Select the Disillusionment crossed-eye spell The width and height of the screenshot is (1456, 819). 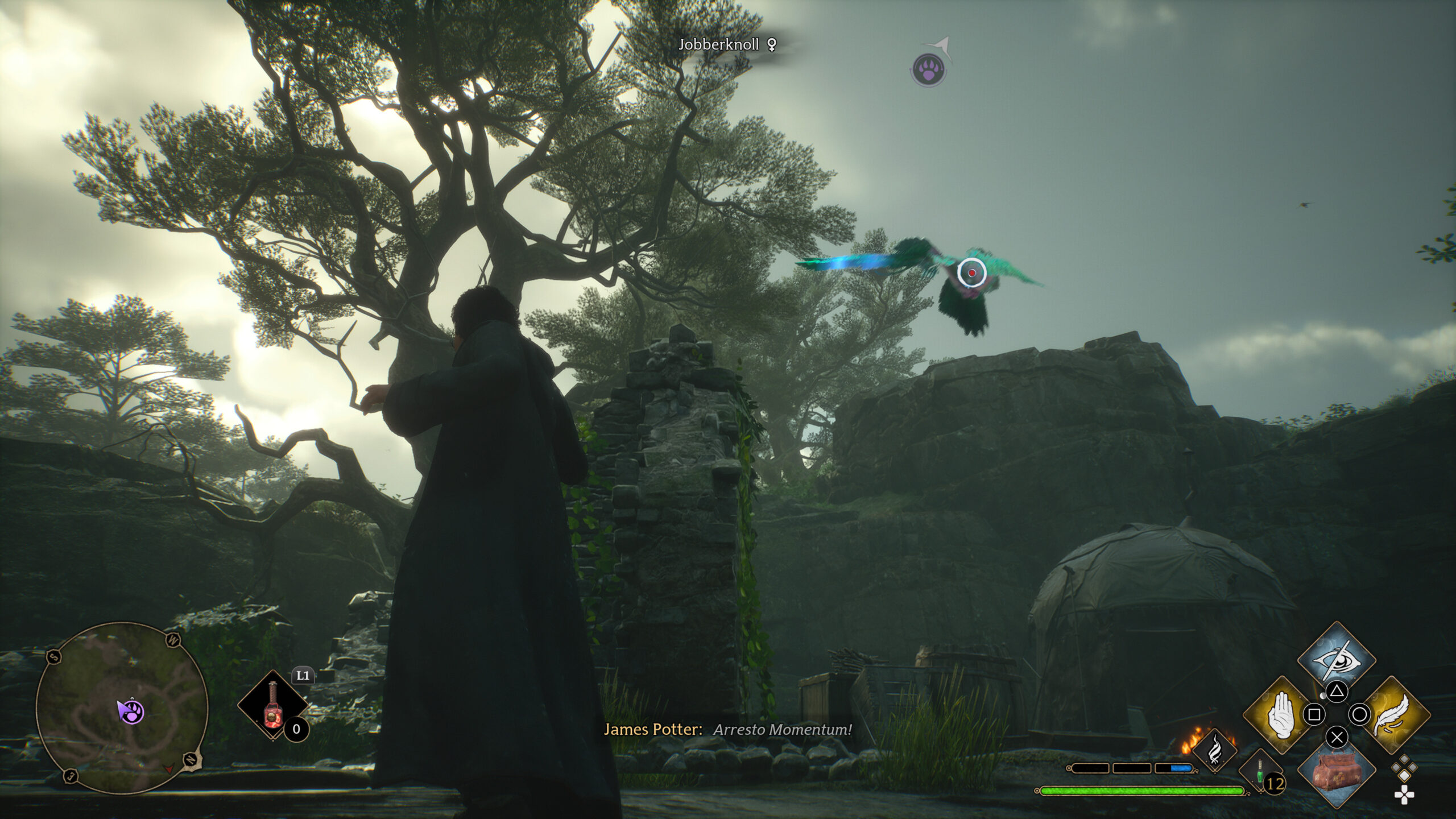(1337, 660)
